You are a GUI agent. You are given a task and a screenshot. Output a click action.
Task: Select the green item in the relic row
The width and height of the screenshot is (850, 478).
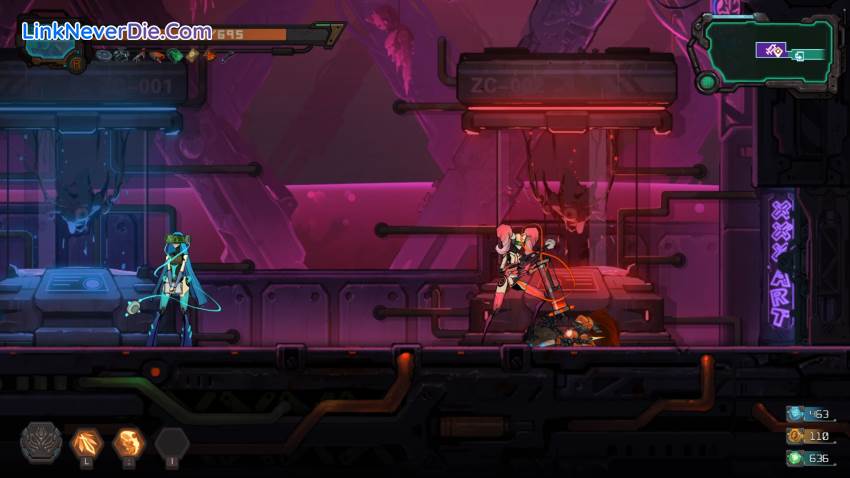coord(175,56)
